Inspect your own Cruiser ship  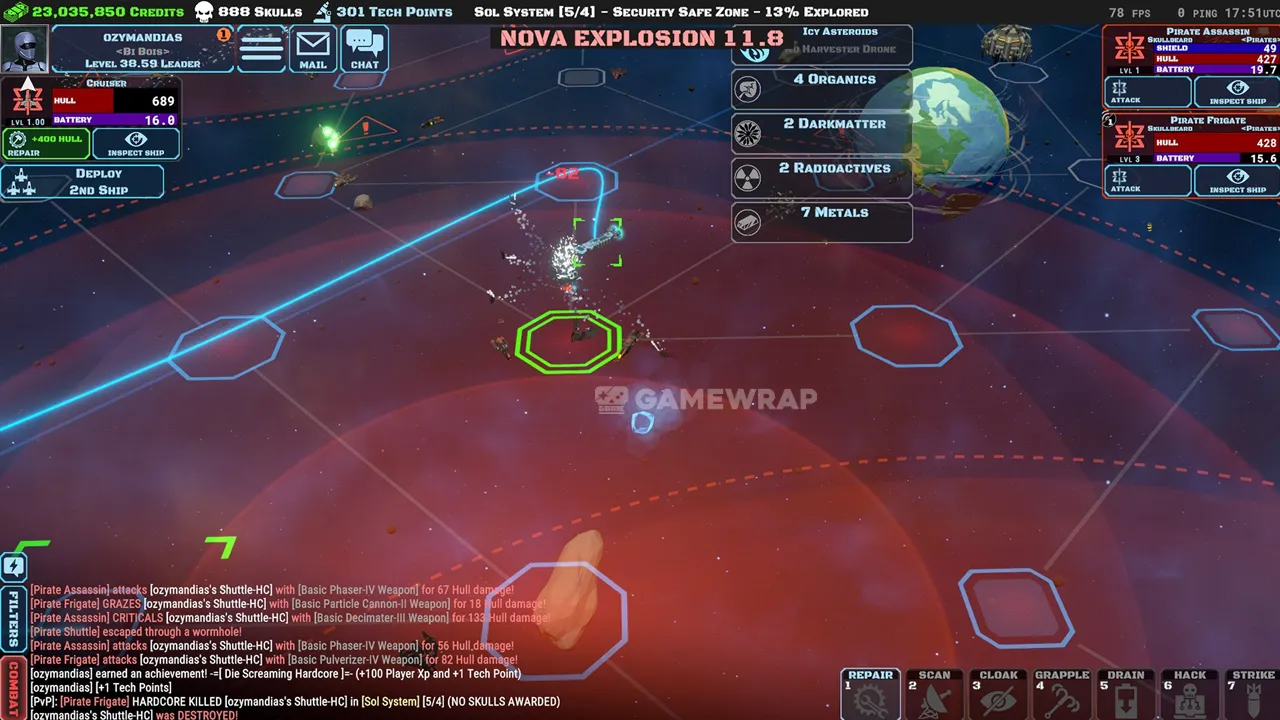tap(136, 144)
